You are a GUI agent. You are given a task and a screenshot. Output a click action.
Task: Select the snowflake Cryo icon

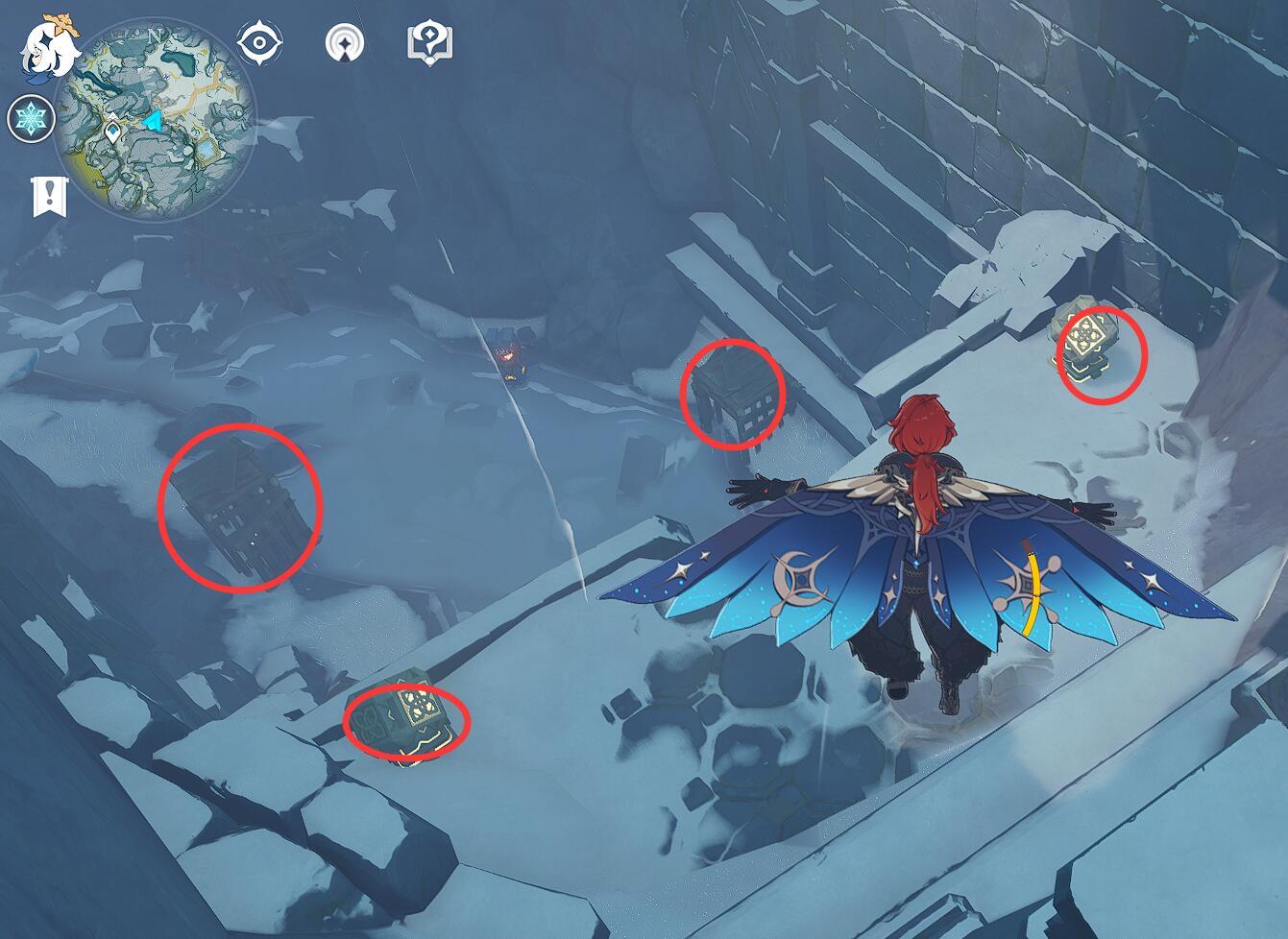[x=31, y=119]
